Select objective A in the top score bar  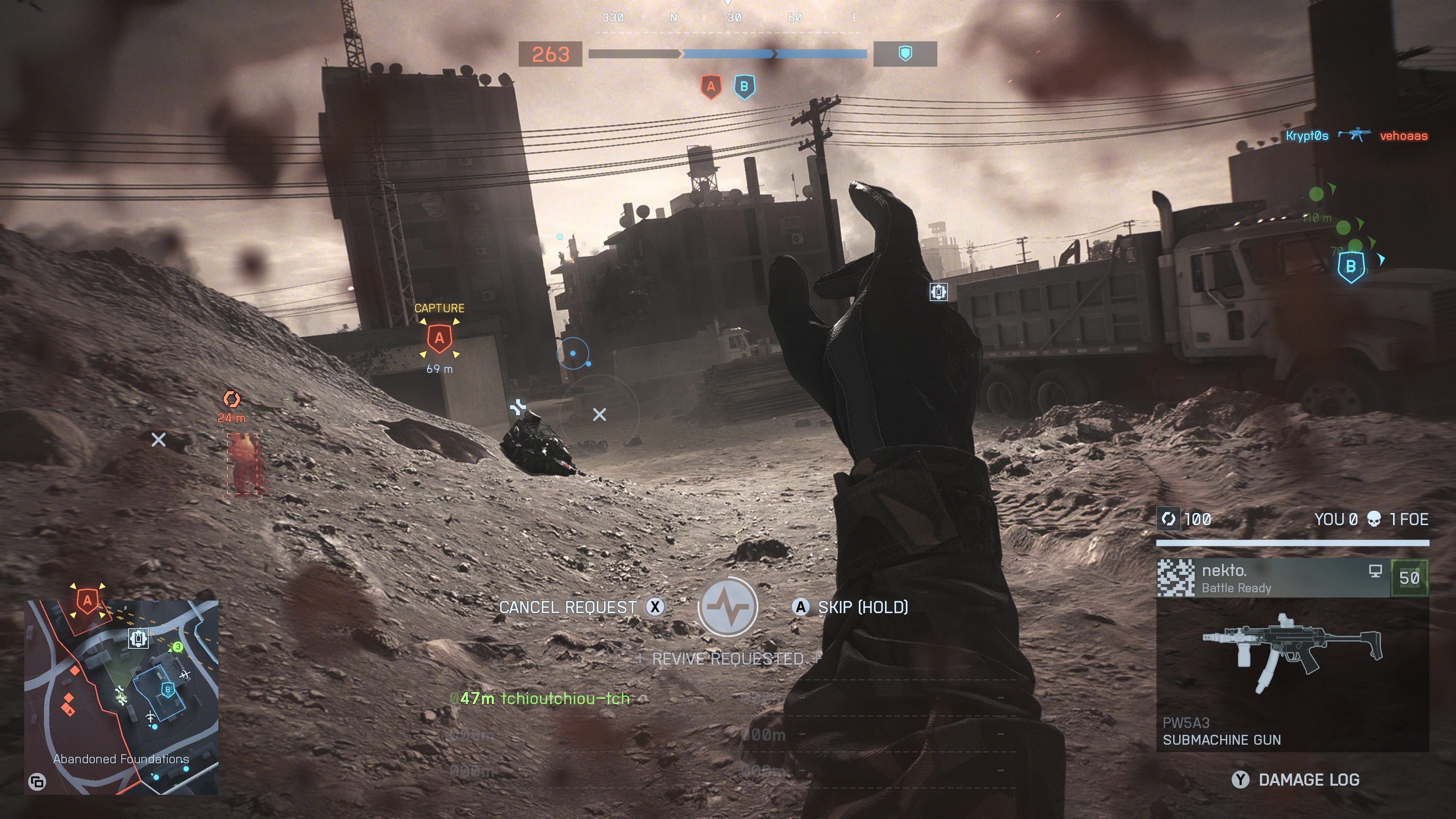[711, 87]
